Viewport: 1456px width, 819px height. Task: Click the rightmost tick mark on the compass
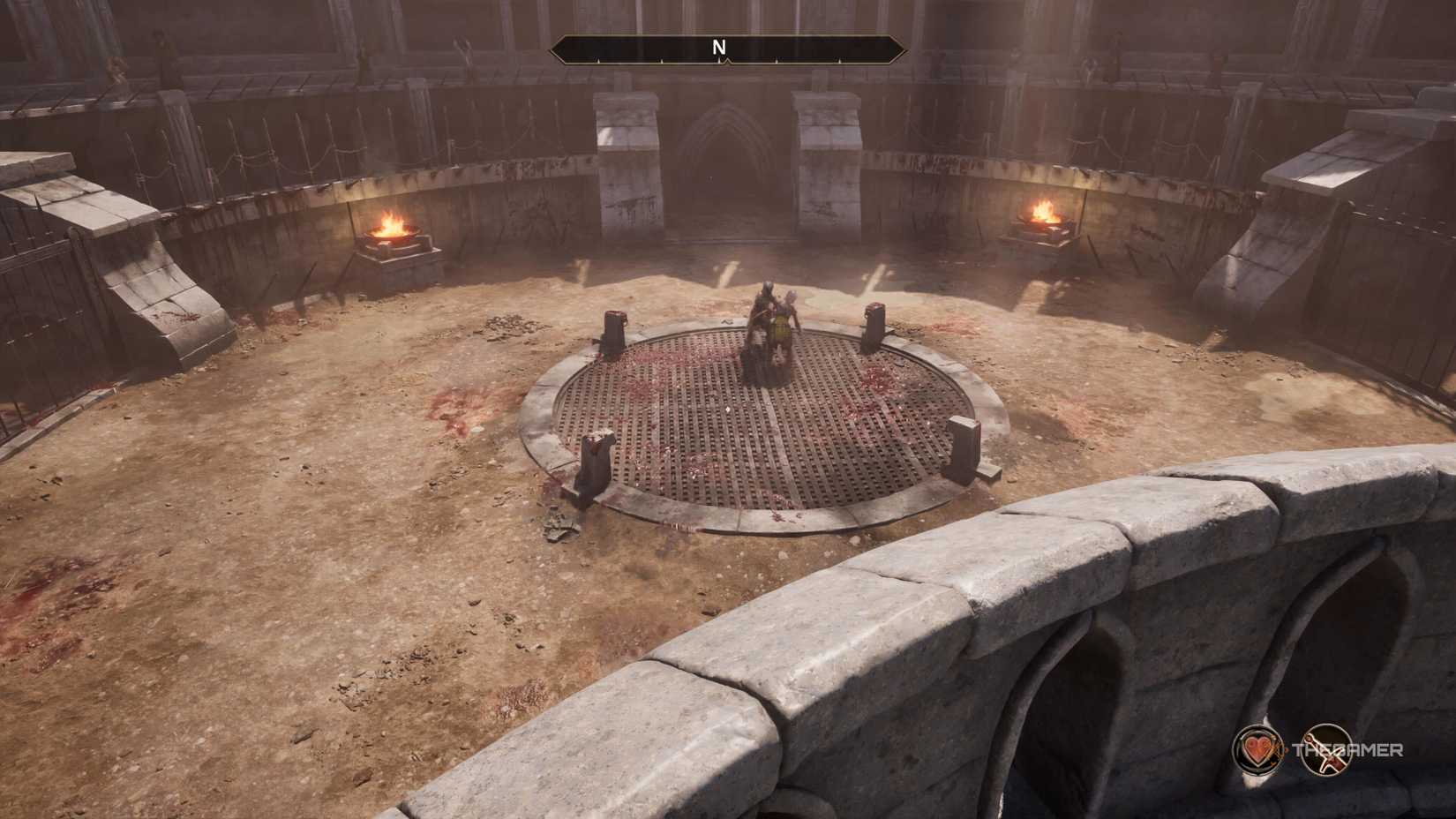[x=840, y=60]
